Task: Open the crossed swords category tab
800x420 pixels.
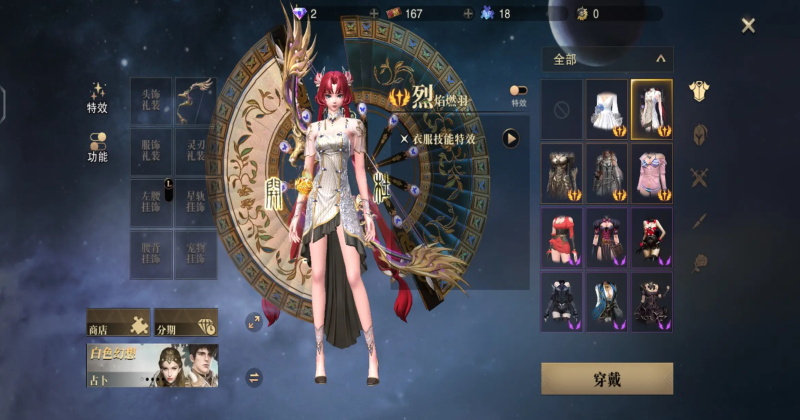Action: point(700,179)
